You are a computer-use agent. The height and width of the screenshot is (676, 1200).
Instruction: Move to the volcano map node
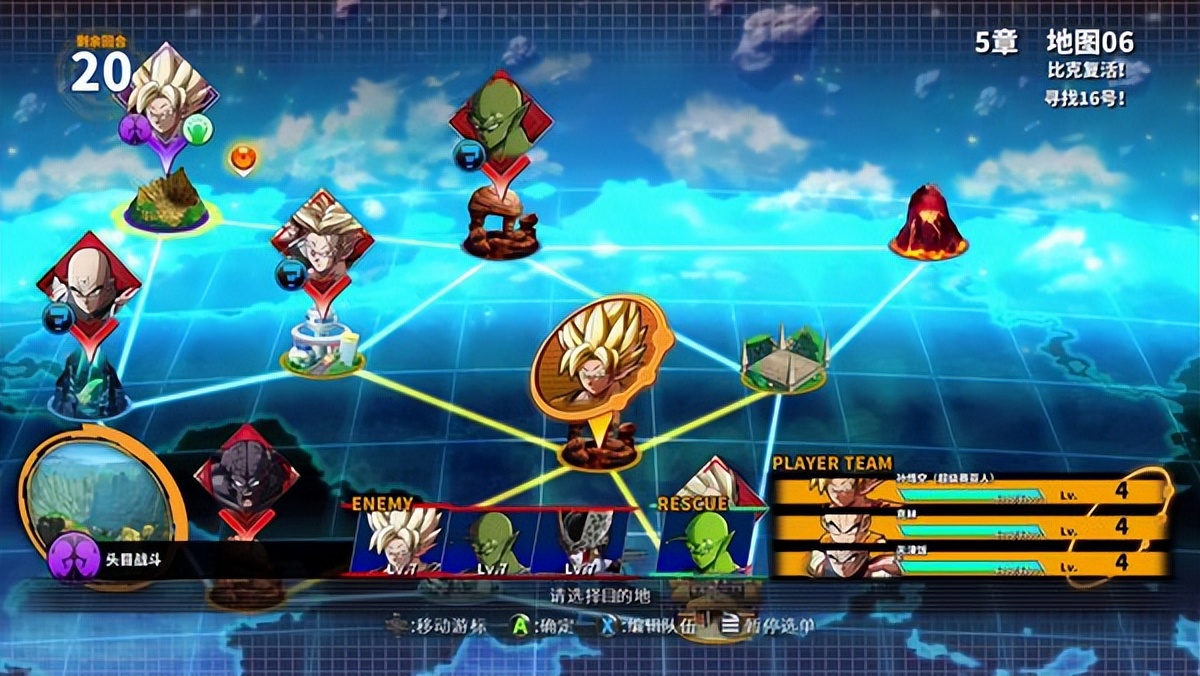pyautogui.click(x=928, y=224)
